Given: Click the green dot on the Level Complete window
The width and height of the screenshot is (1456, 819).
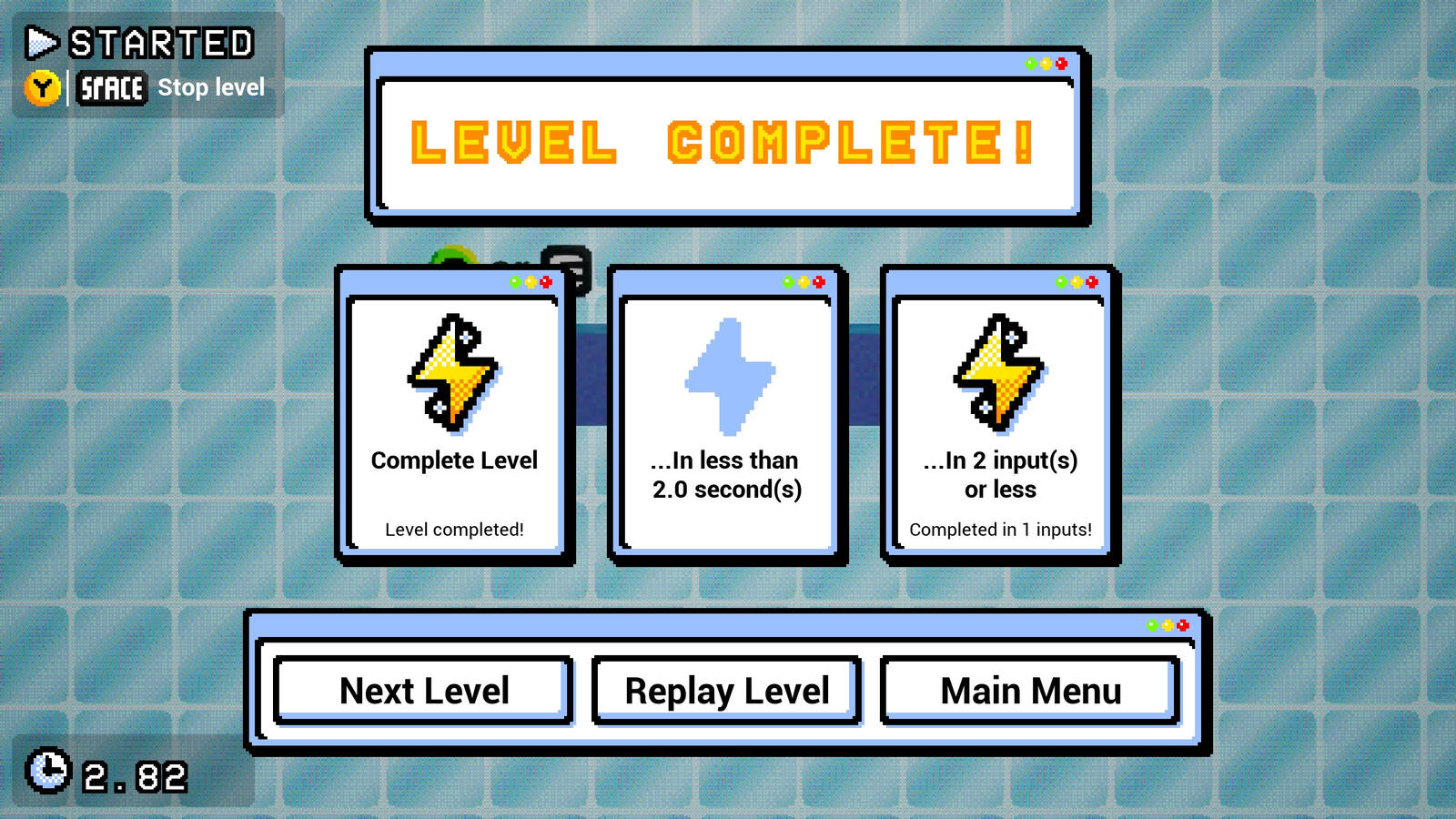Looking at the screenshot, I should [x=1030, y=64].
